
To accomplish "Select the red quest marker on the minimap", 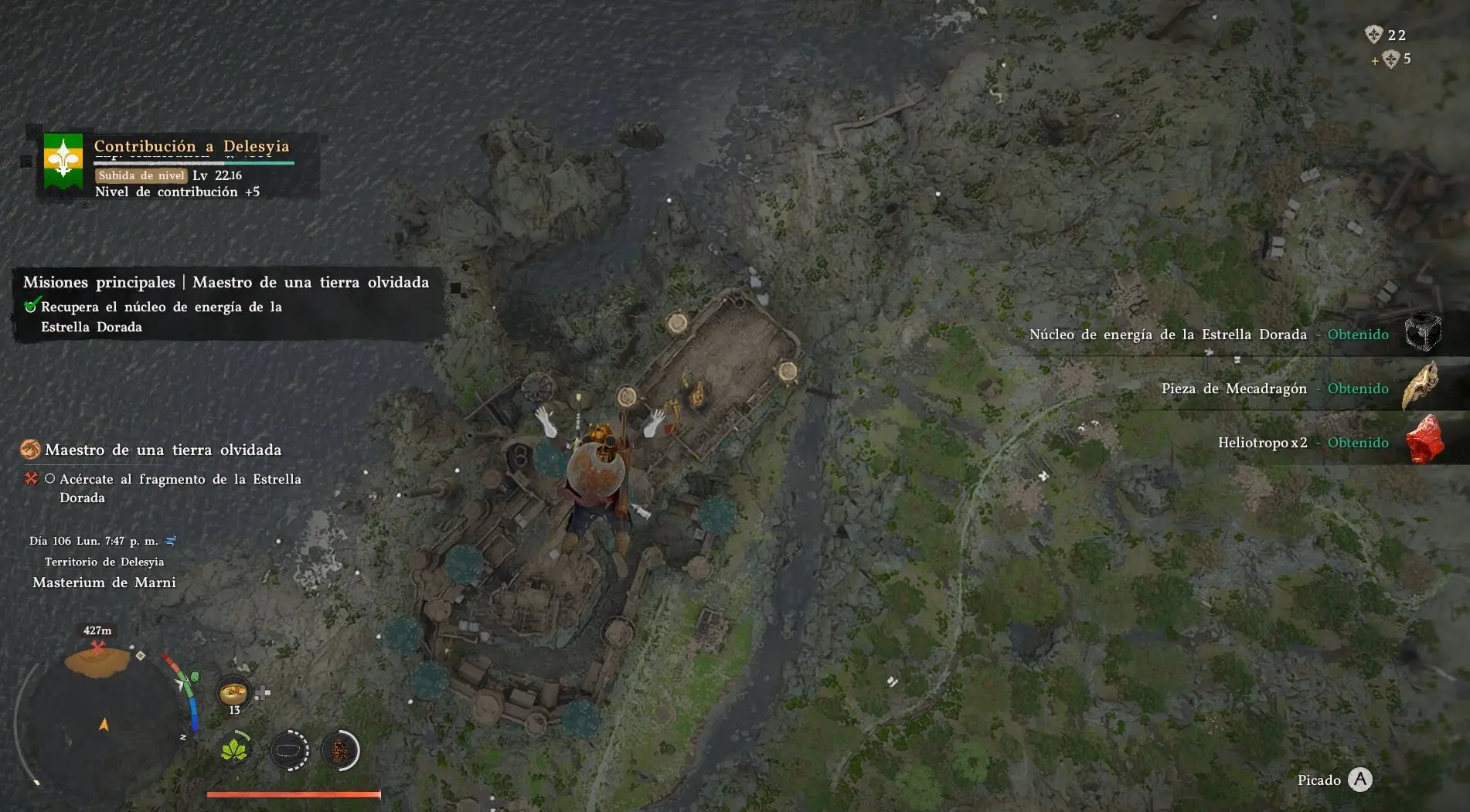I will click(x=97, y=647).
